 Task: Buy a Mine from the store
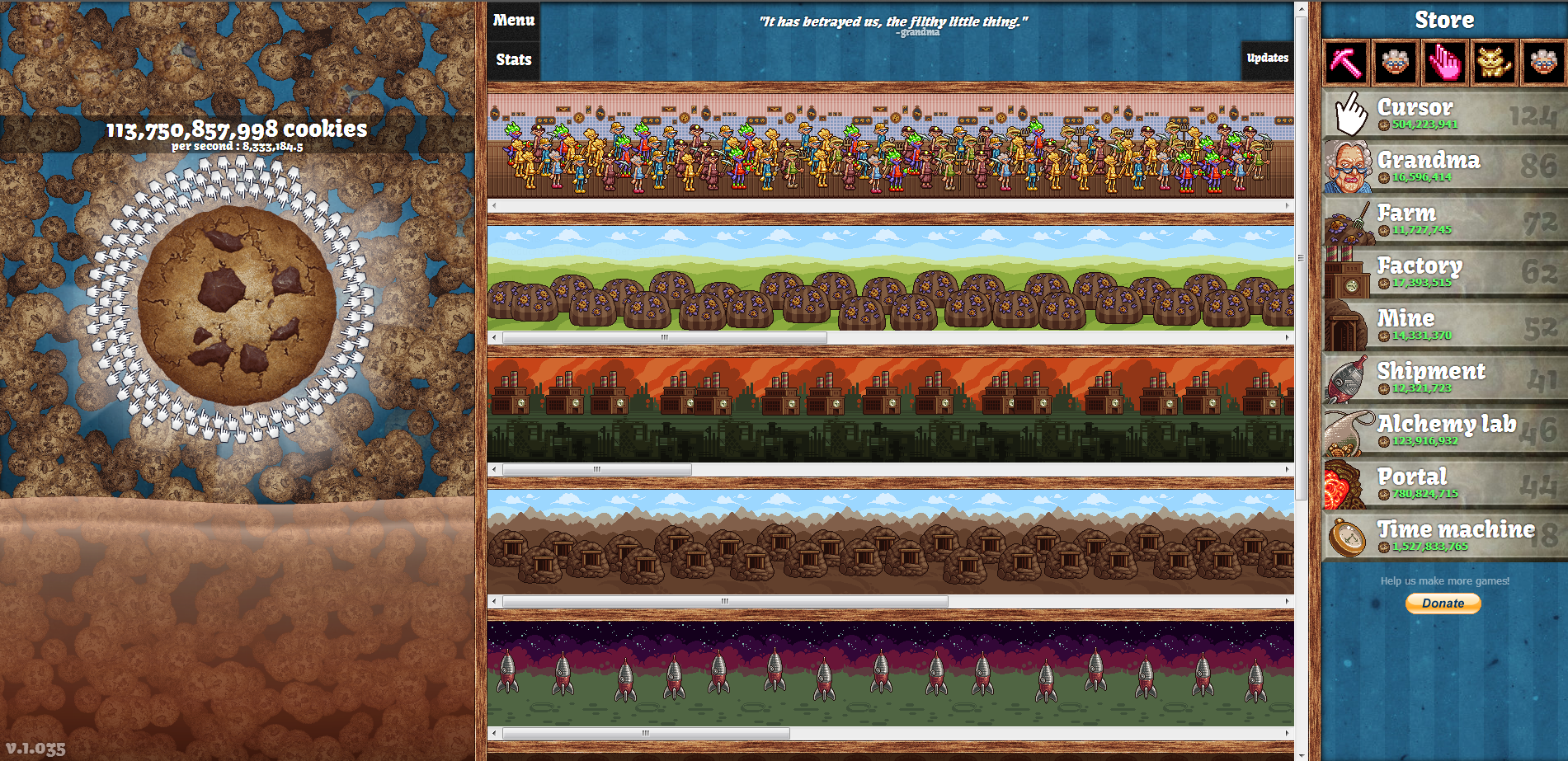coord(1445,325)
